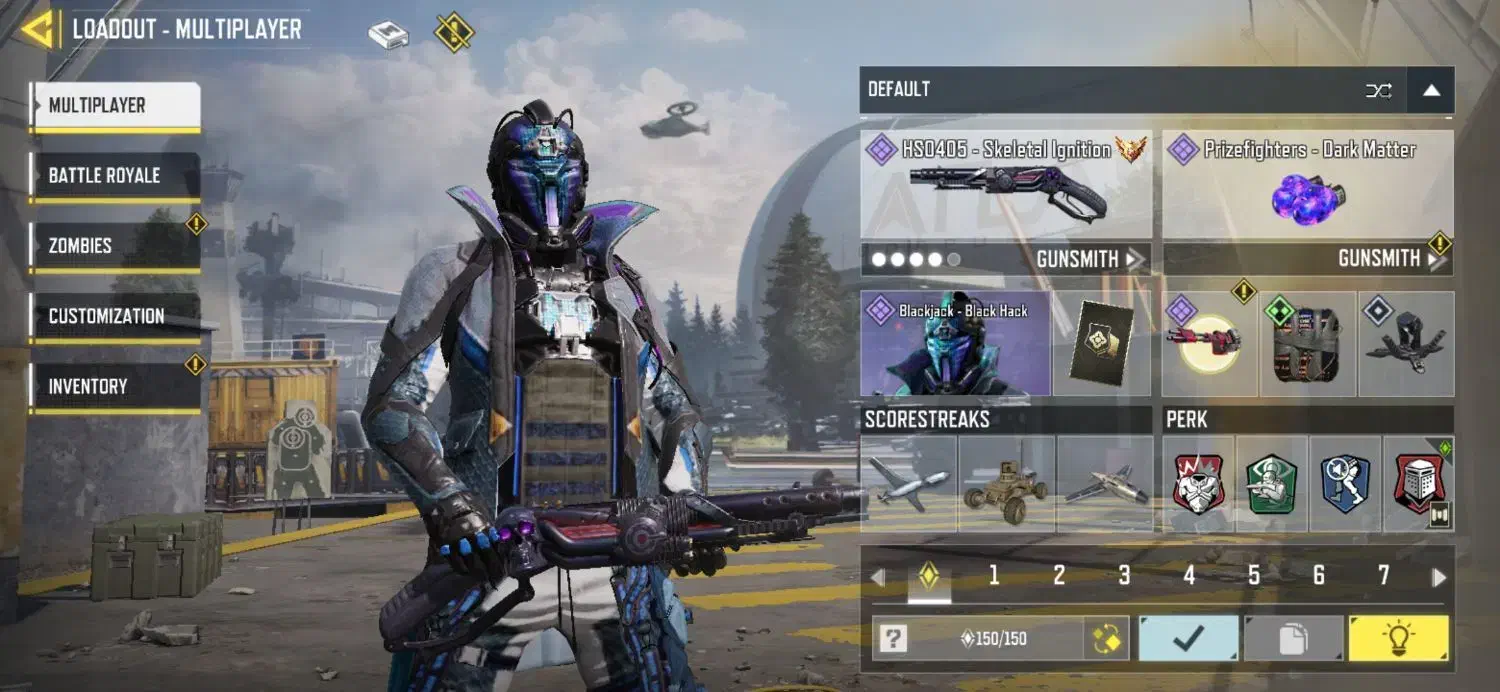1500x692 pixels.
Task: Open the Inventory tab
Action: (115, 387)
